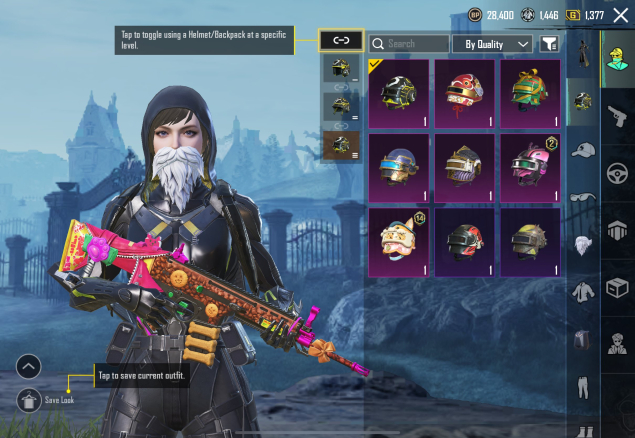Toggle the helmet level link button
The image size is (635, 438).
click(x=340, y=41)
